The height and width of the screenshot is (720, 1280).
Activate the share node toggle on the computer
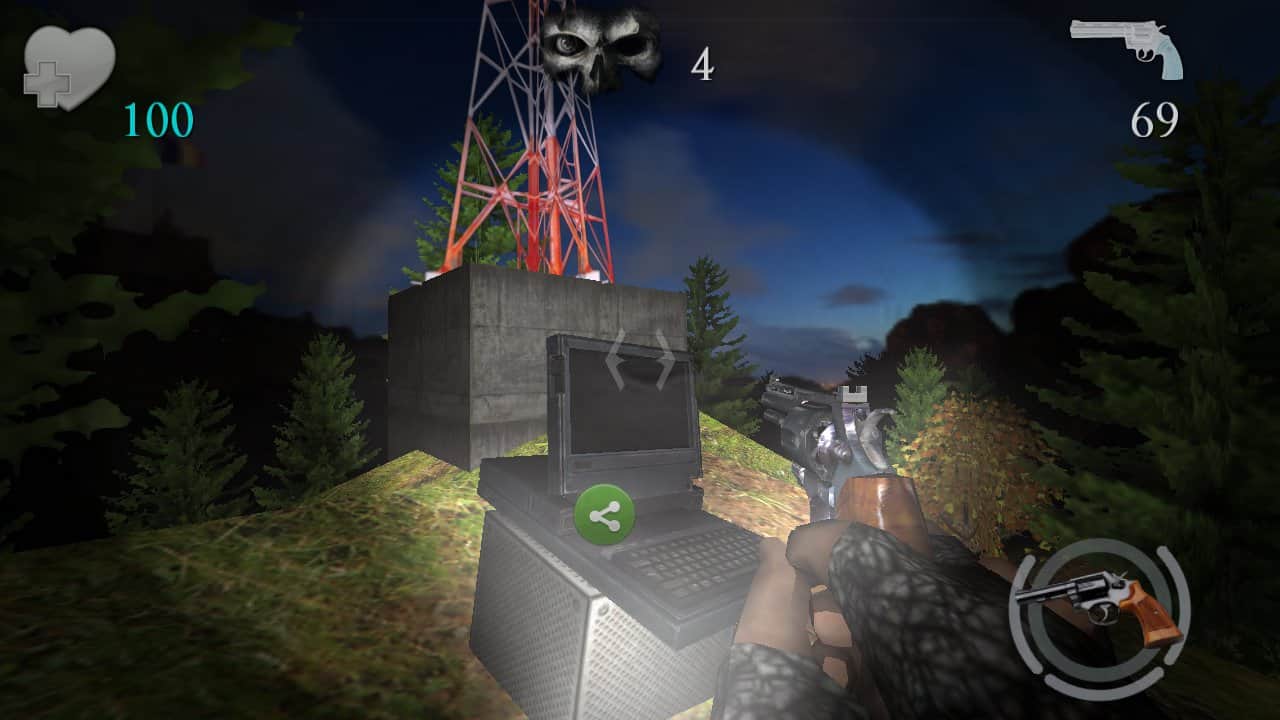point(606,514)
